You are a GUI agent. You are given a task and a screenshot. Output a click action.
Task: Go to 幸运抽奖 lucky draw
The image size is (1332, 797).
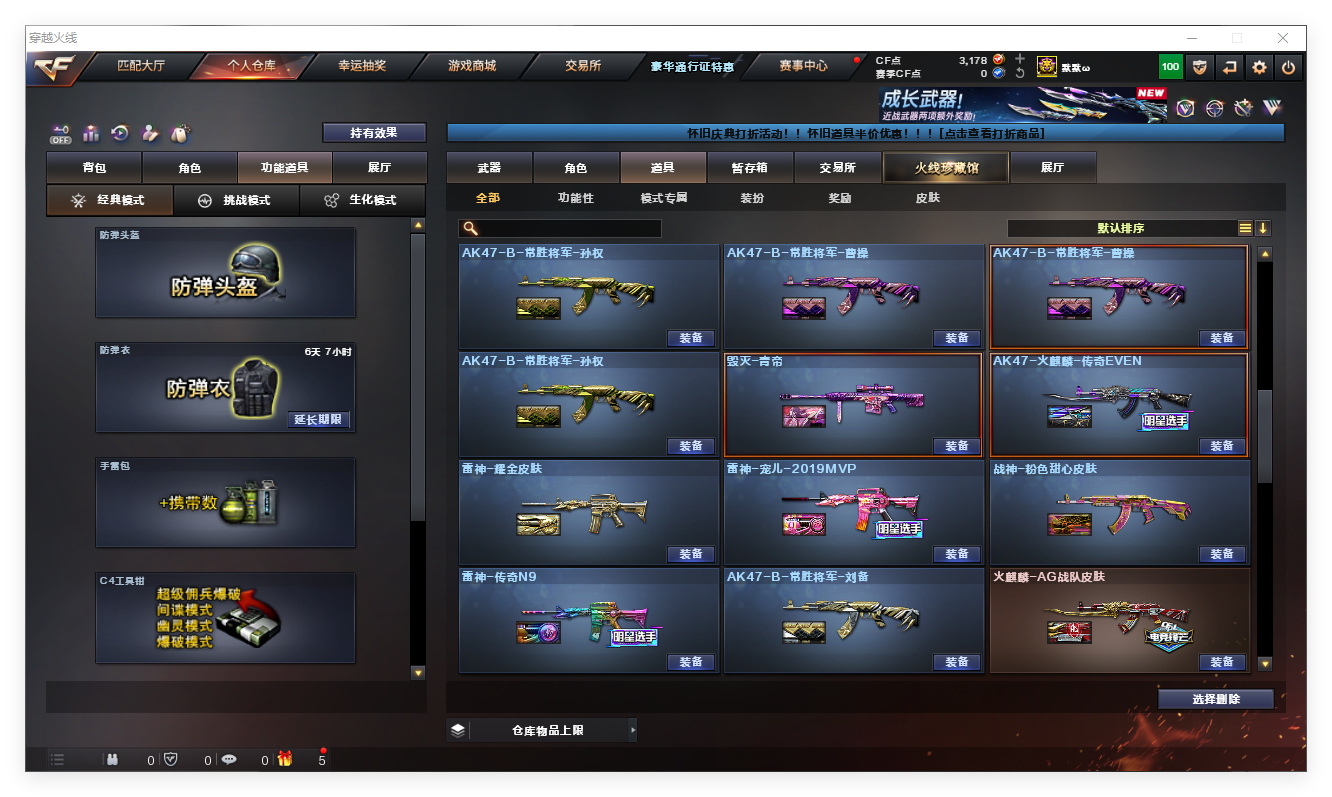click(x=361, y=67)
